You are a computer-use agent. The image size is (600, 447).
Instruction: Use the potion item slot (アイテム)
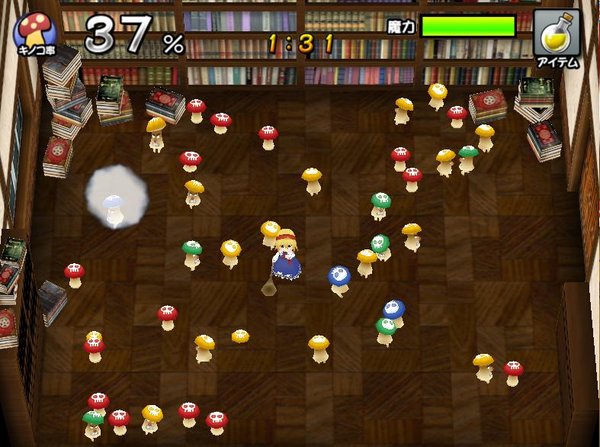(x=557, y=34)
